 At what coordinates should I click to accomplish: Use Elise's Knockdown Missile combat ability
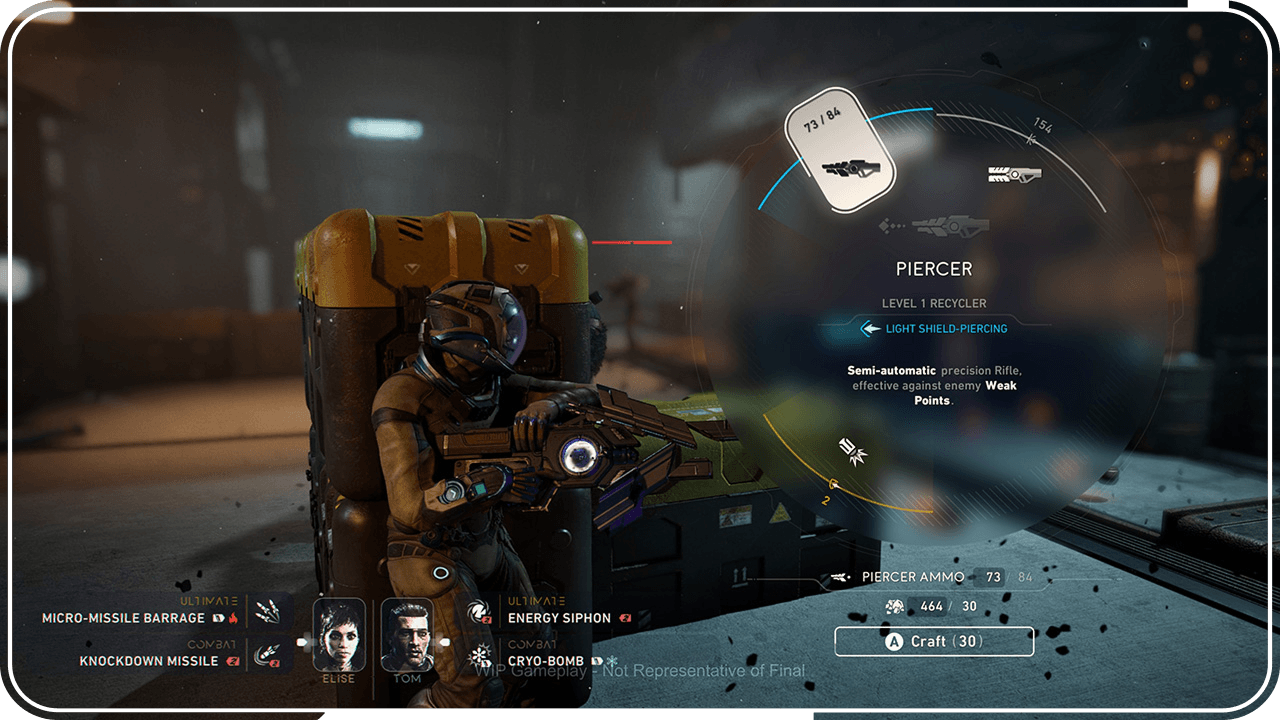click(x=267, y=655)
